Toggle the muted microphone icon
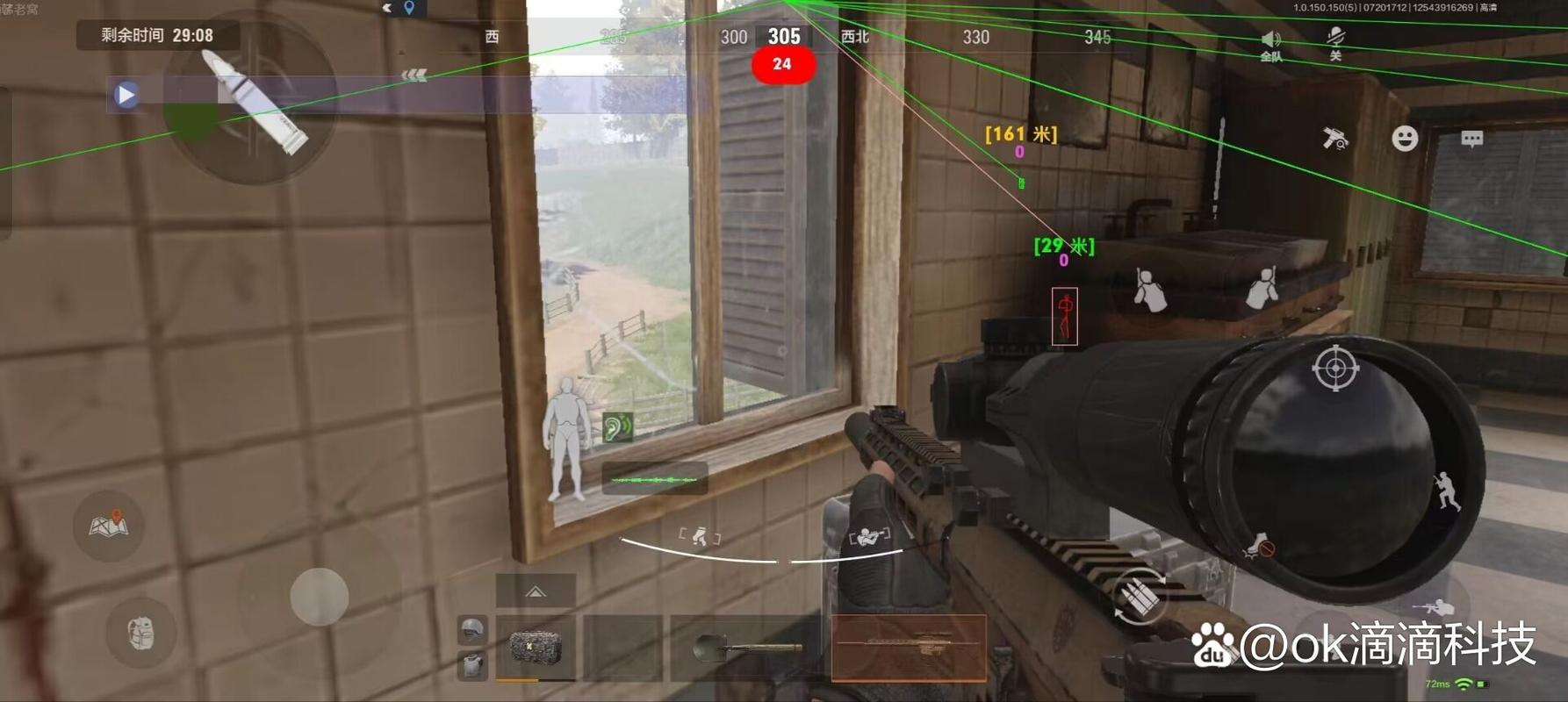The width and height of the screenshot is (1568, 702). click(1335, 42)
